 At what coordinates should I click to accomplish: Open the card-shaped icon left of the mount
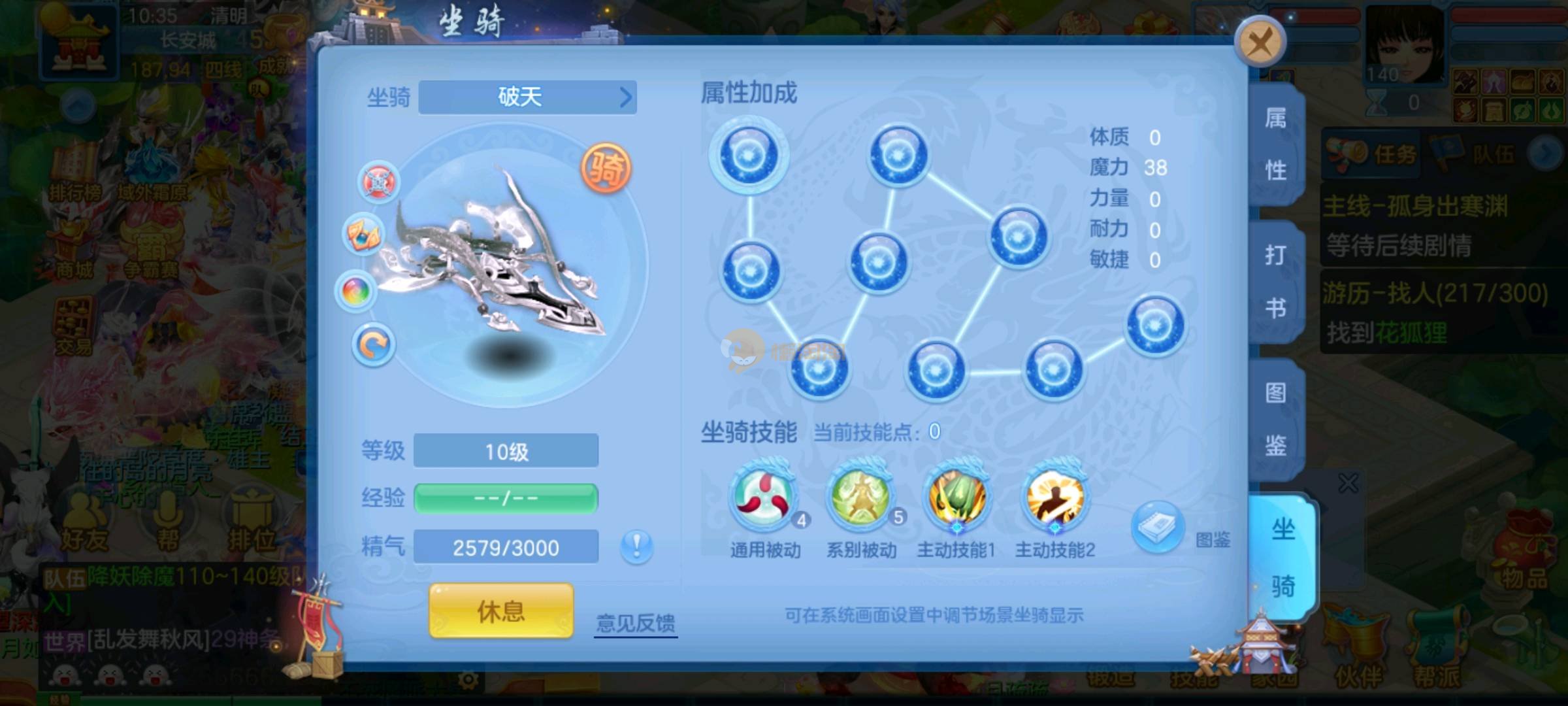tap(363, 234)
